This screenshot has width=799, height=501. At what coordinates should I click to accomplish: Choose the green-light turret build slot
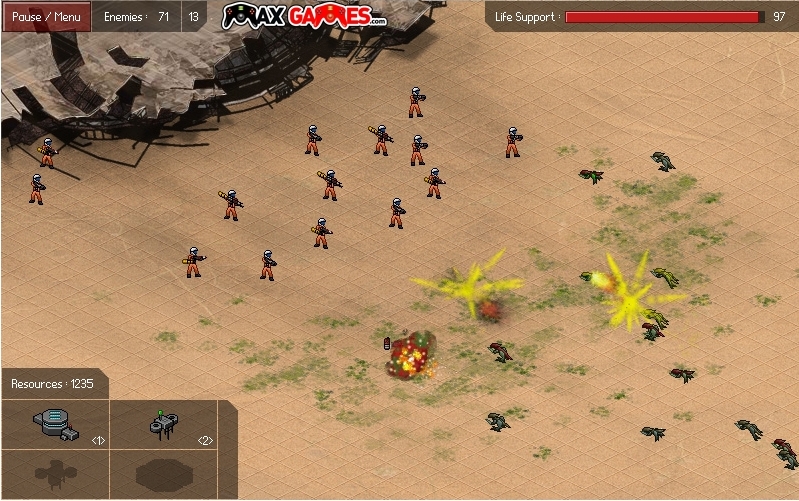[x=164, y=424]
